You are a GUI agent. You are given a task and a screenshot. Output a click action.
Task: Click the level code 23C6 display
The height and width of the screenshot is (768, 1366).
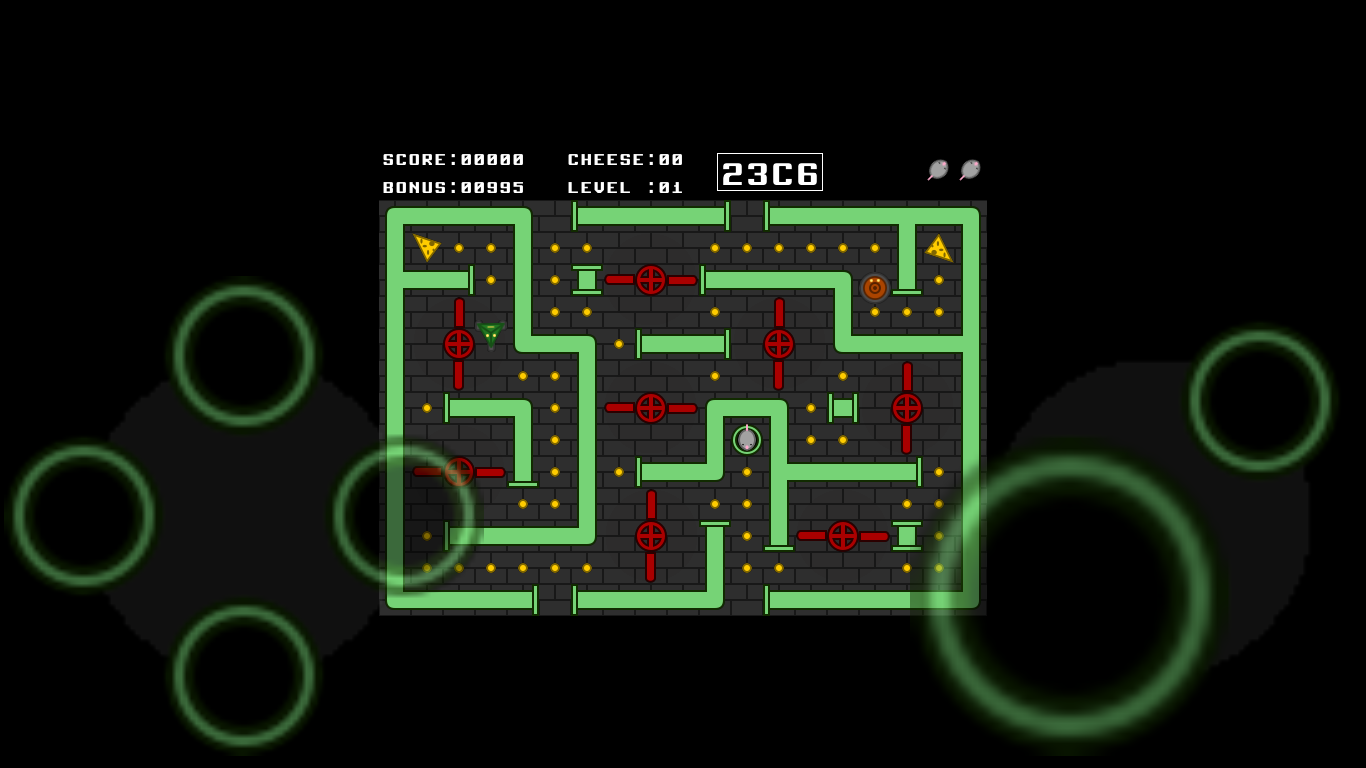coord(769,172)
